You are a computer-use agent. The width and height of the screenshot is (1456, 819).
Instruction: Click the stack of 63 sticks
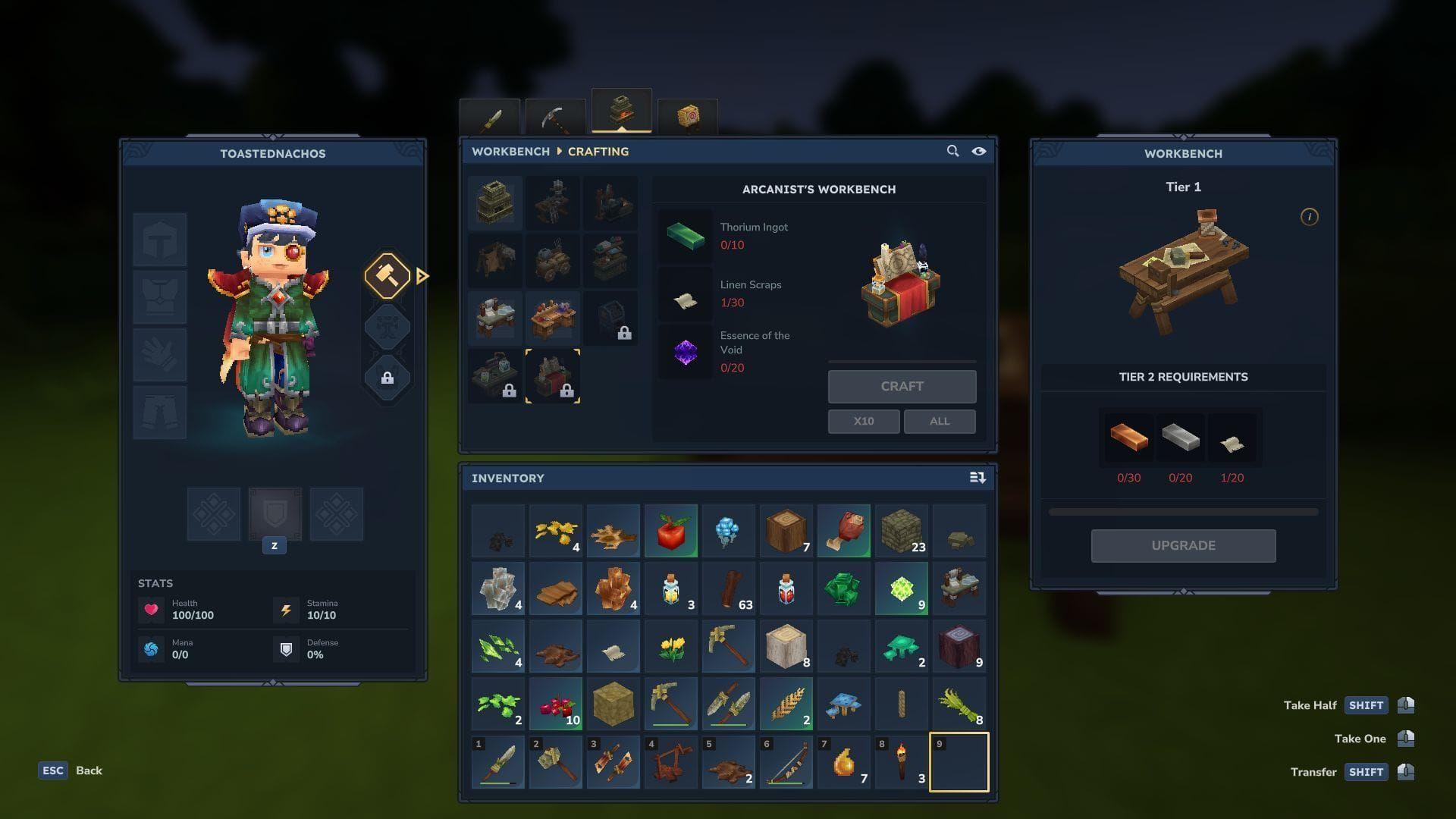(729, 588)
